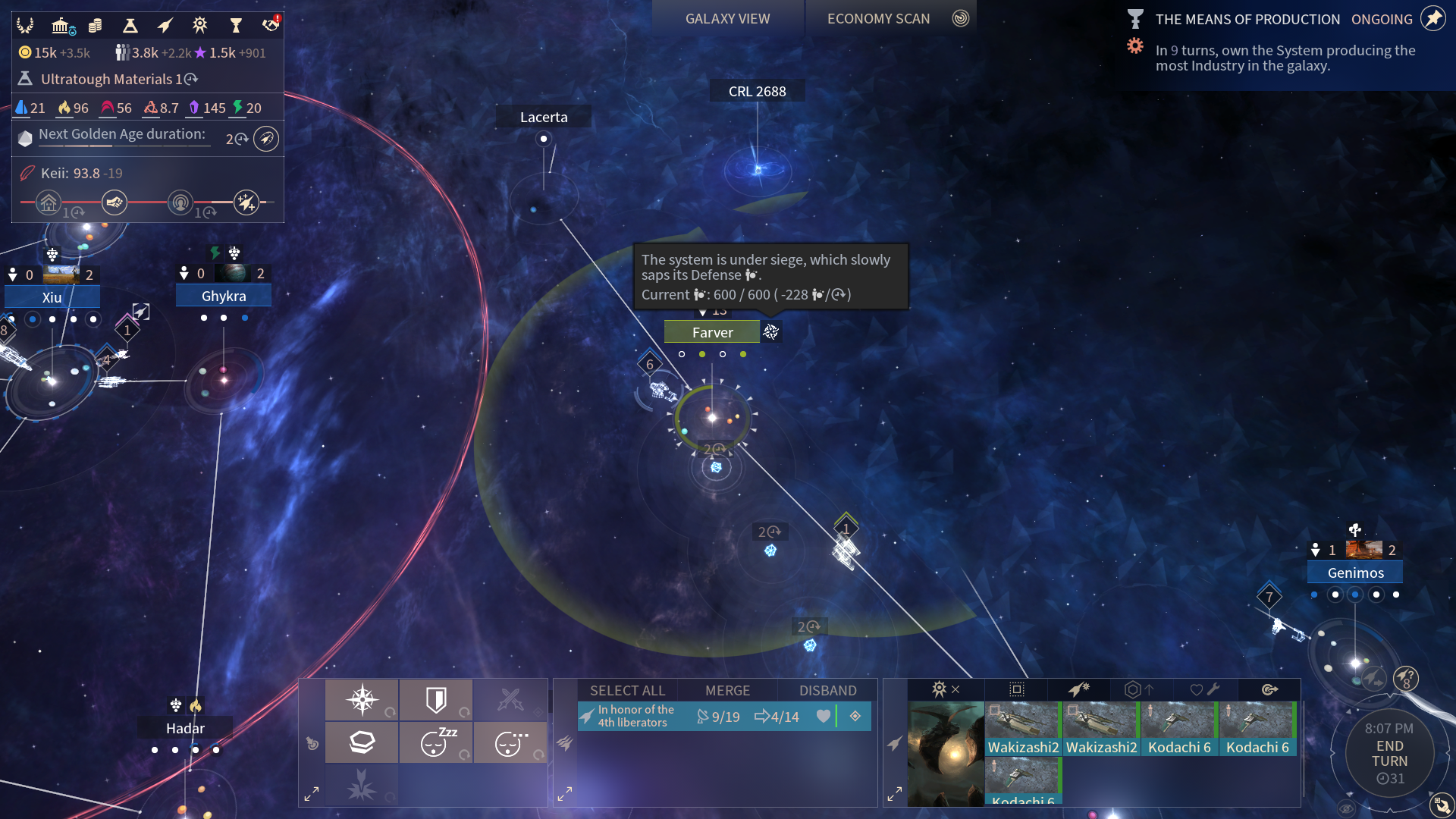Open the research flask screen
Image resolution: width=1456 pixels, height=819 pixels.
click(130, 26)
